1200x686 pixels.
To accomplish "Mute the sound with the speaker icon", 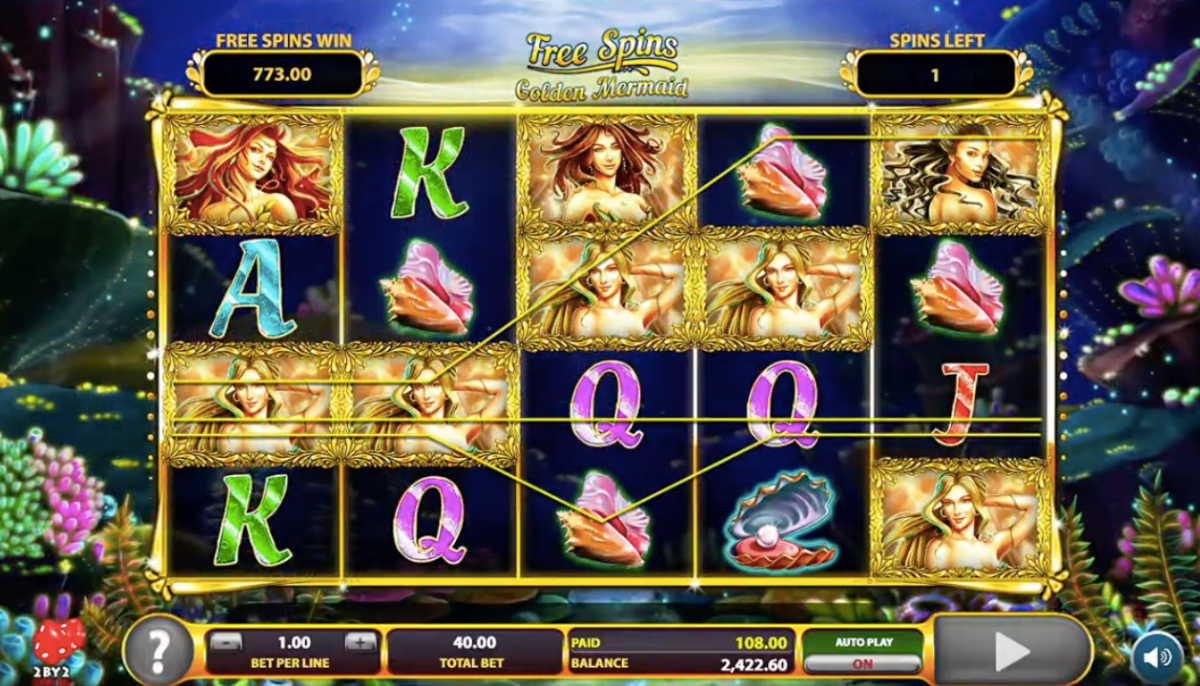I will (x=1156, y=657).
